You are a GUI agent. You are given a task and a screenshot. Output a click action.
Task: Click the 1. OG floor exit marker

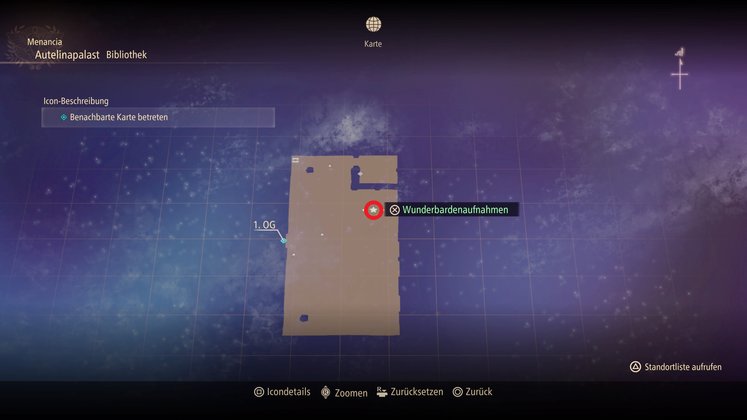(284, 240)
